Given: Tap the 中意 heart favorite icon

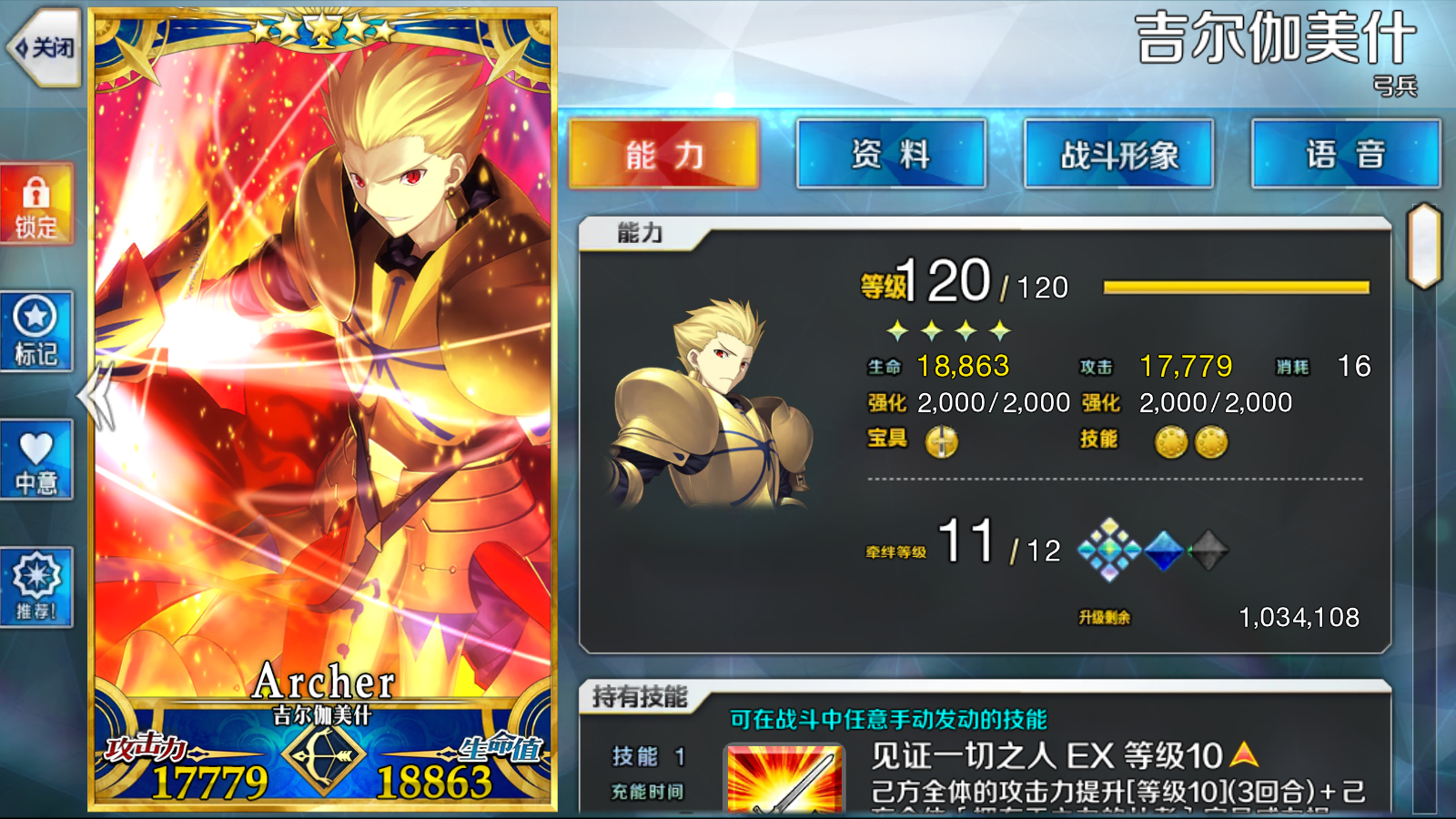Looking at the screenshot, I should click(x=36, y=460).
